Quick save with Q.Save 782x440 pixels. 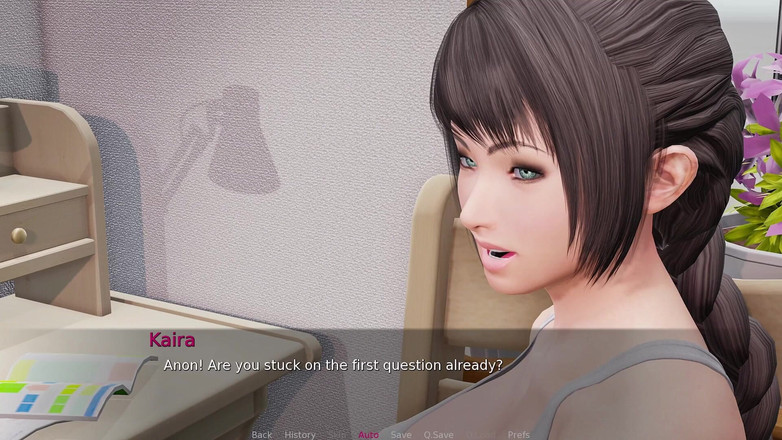pyautogui.click(x=438, y=435)
